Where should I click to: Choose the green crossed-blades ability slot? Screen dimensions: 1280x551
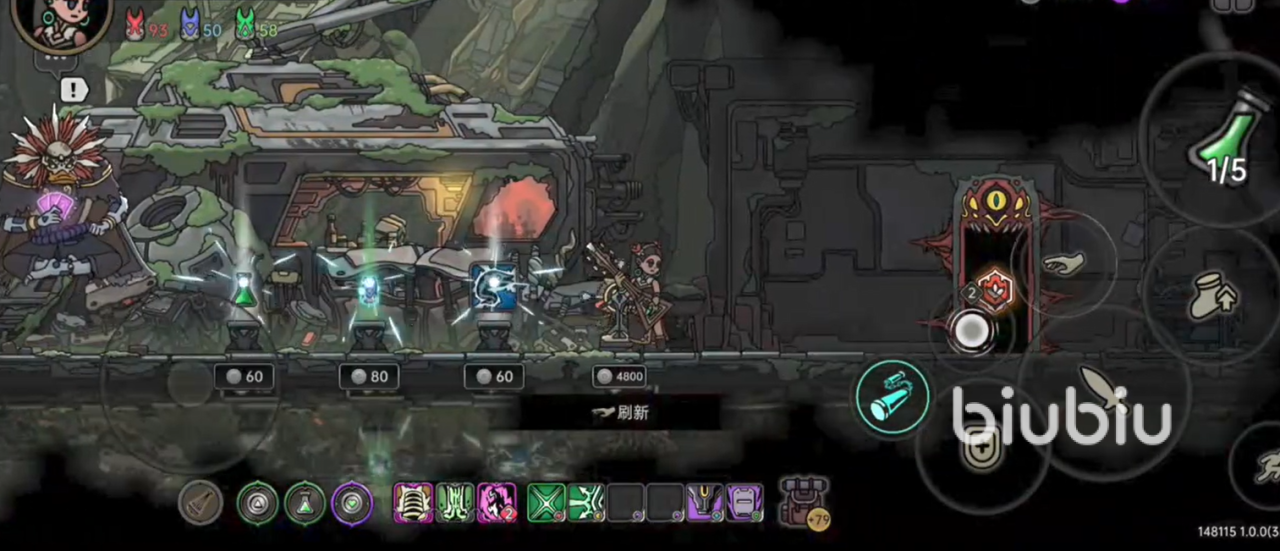pos(546,502)
